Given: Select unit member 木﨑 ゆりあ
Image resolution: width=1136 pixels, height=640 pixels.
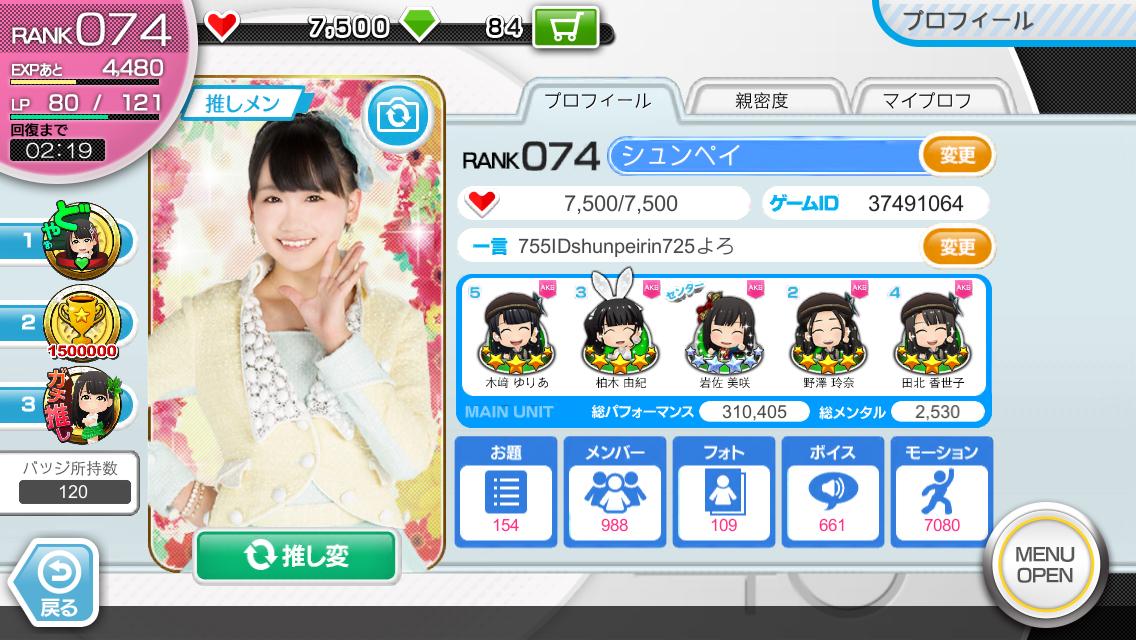Looking at the screenshot, I should pyautogui.click(x=516, y=335).
